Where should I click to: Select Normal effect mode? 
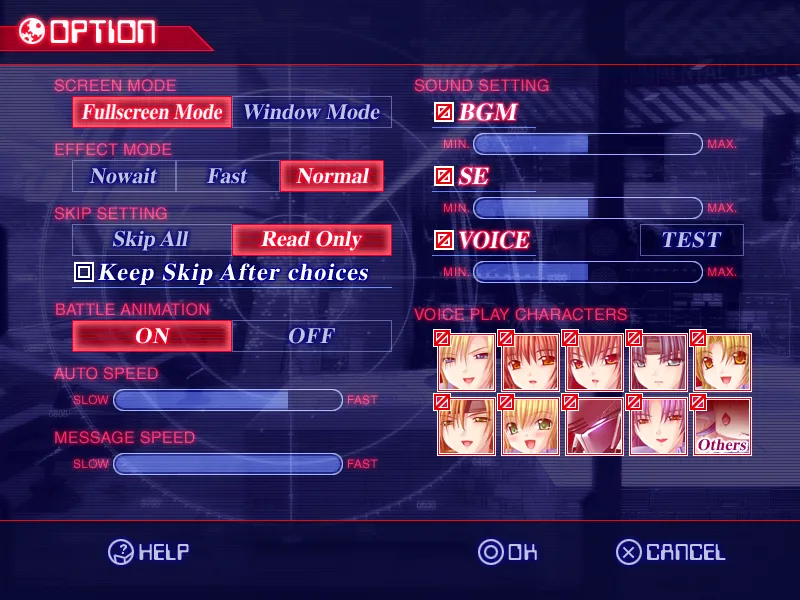coord(332,176)
